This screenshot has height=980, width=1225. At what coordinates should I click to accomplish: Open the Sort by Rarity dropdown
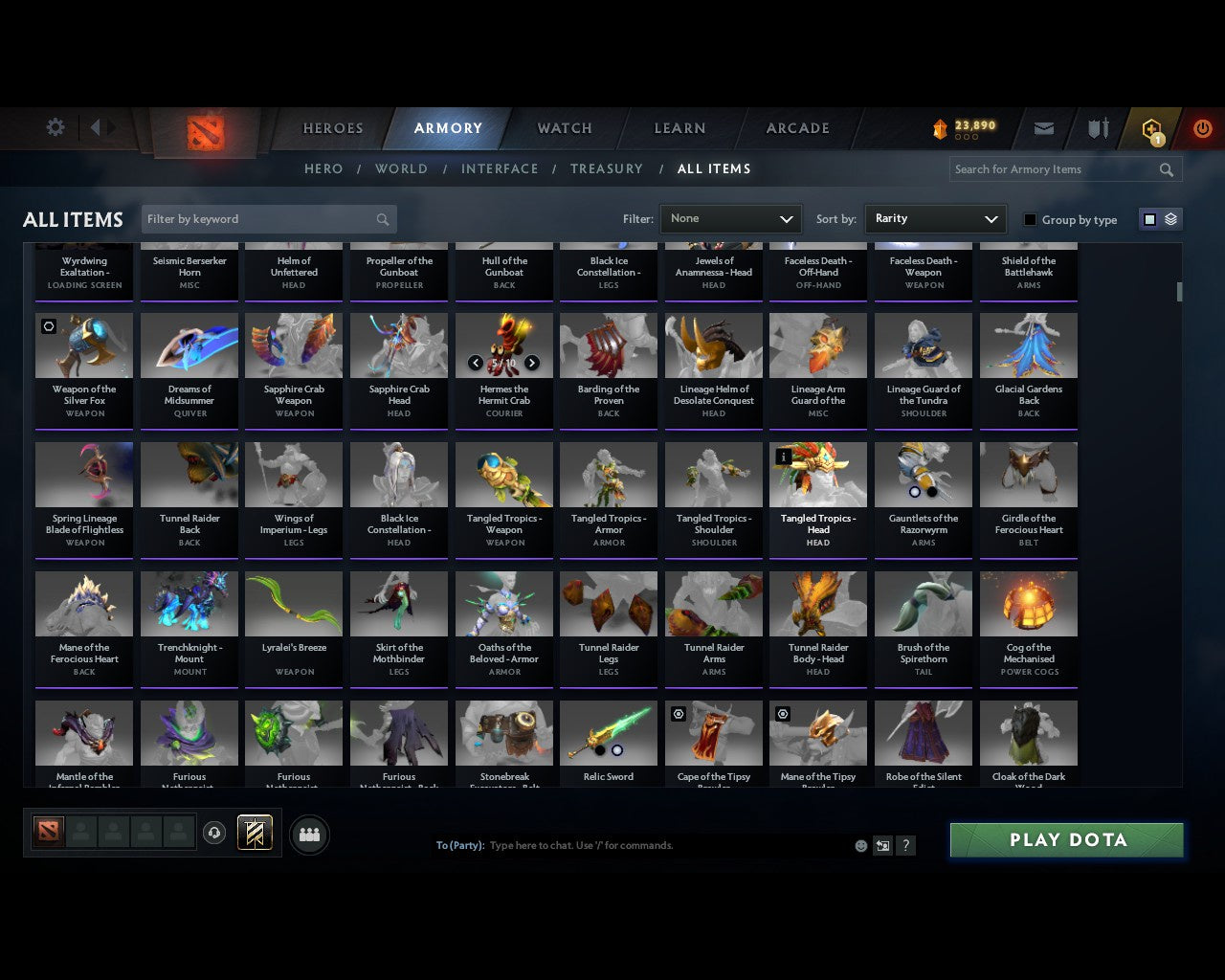click(x=935, y=218)
